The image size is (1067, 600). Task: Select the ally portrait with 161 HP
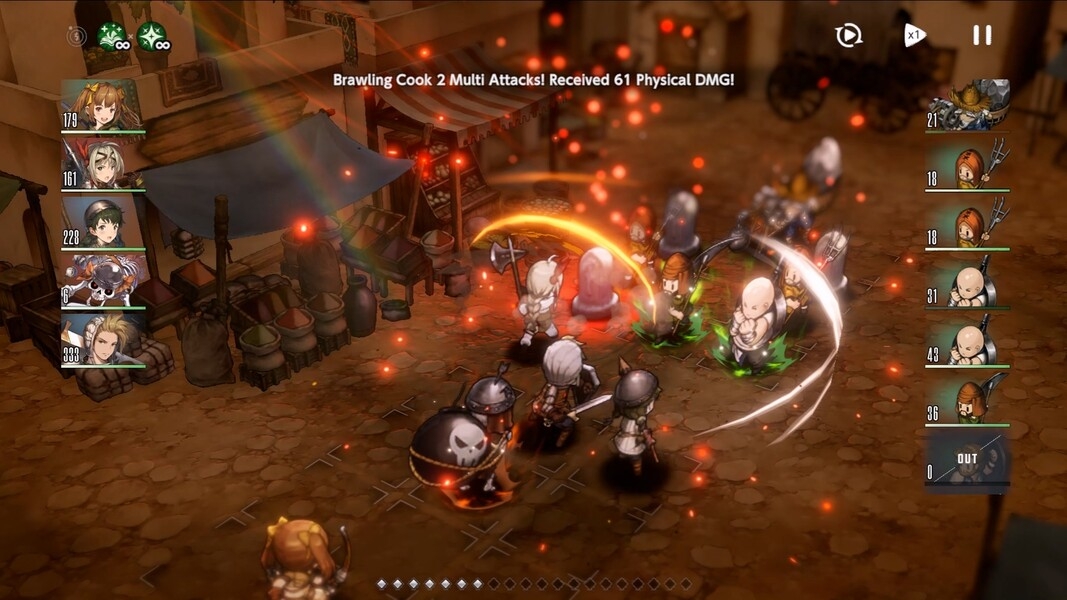pyautogui.click(x=103, y=163)
